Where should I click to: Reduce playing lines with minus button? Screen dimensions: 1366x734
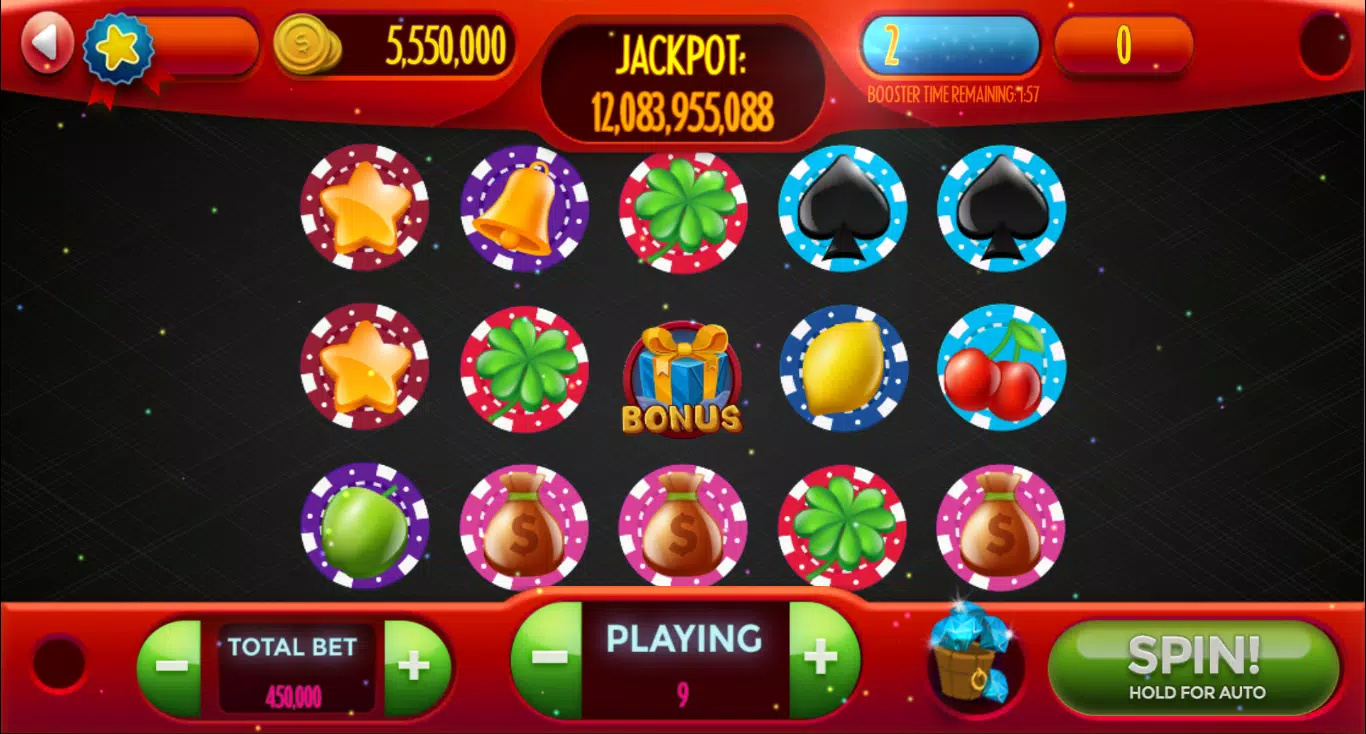(548, 659)
